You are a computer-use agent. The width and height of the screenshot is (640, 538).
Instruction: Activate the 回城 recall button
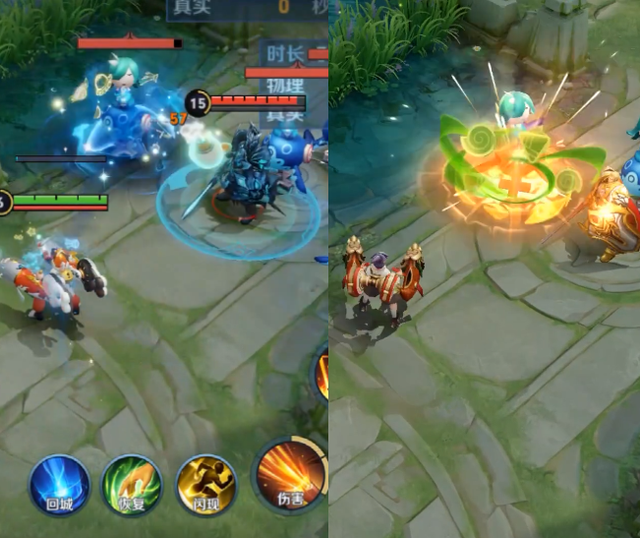[59, 485]
